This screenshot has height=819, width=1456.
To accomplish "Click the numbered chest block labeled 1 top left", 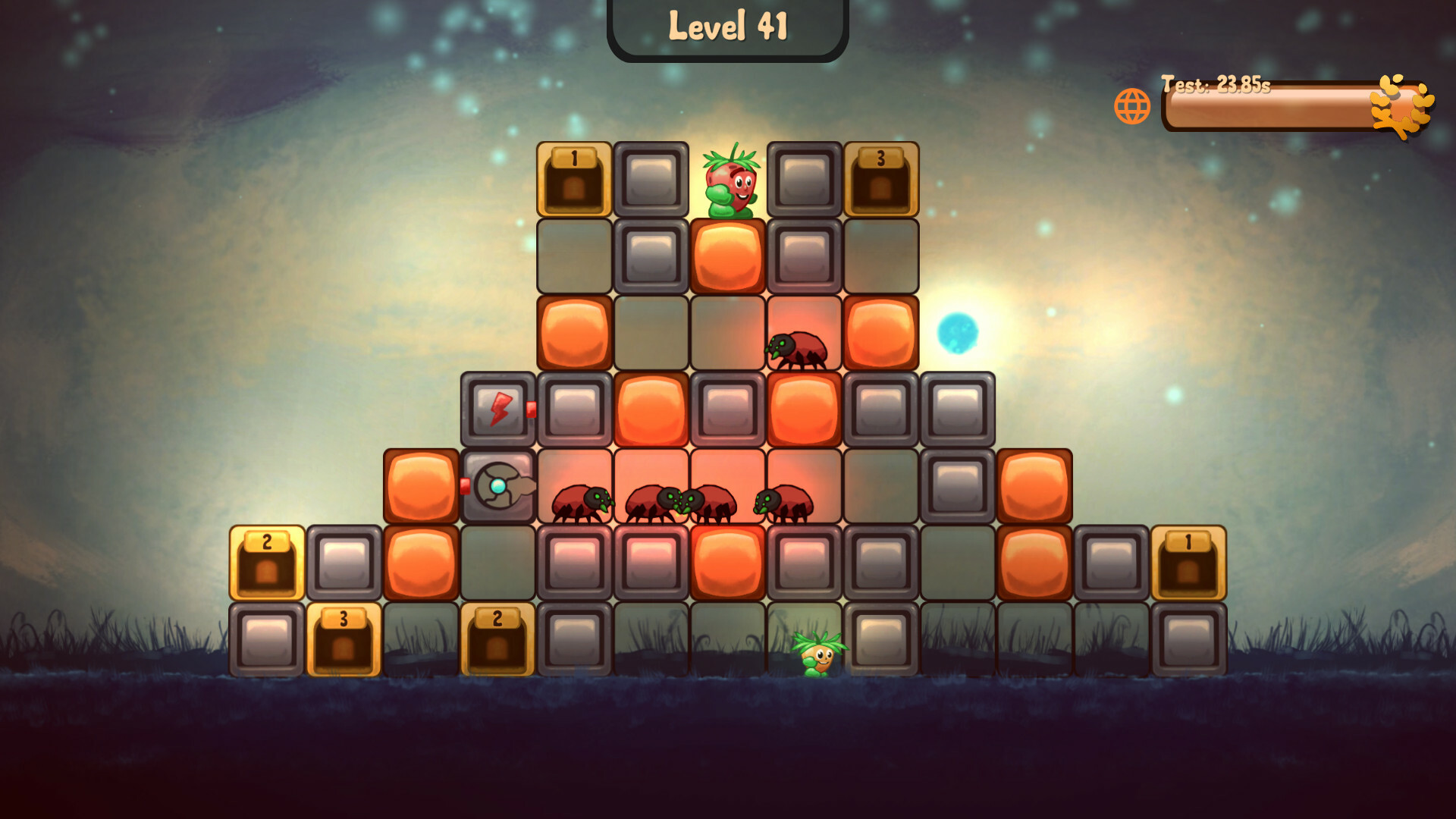I will coord(573,178).
